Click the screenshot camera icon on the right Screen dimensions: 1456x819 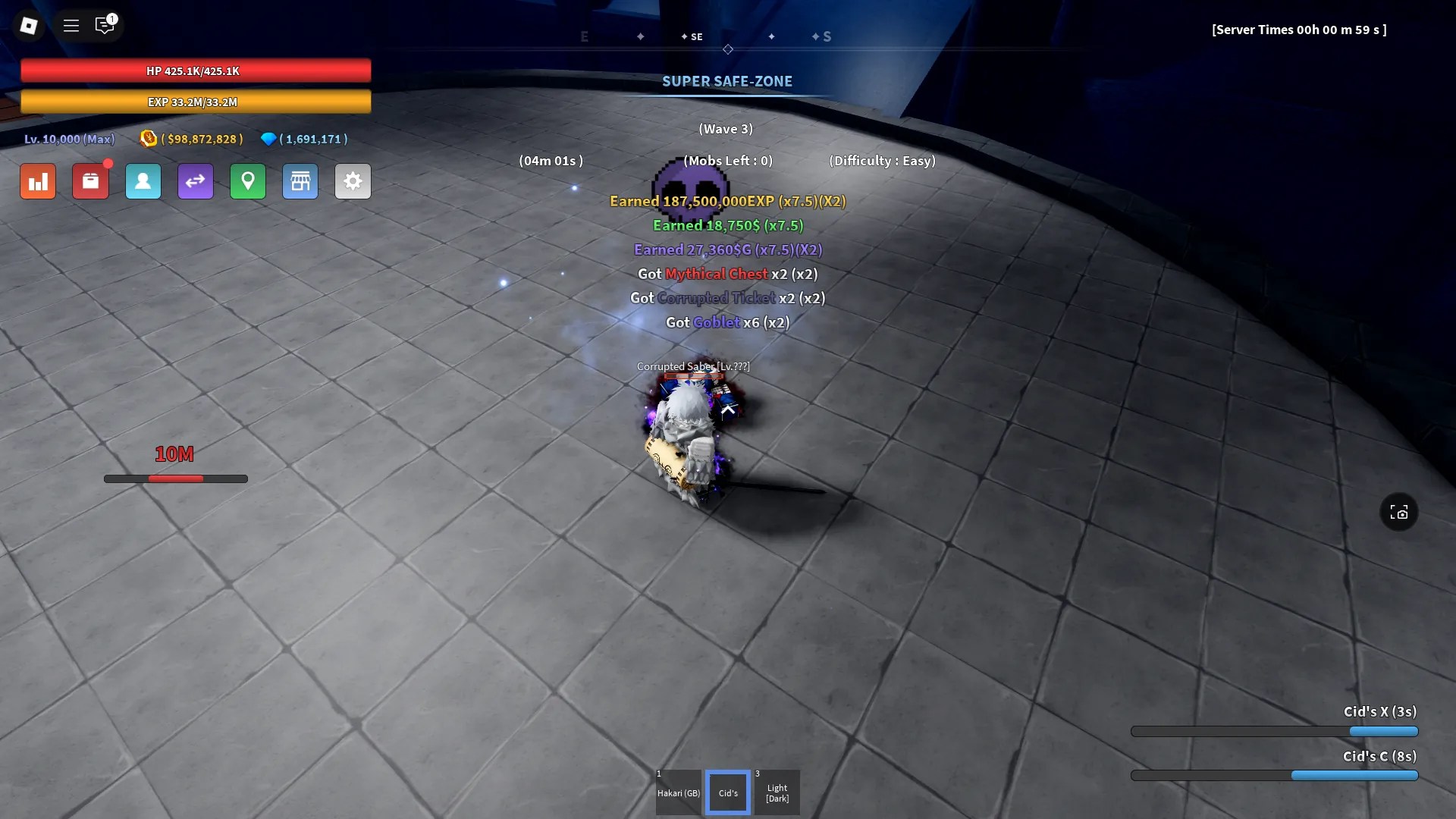click(x=1399, y=512)
